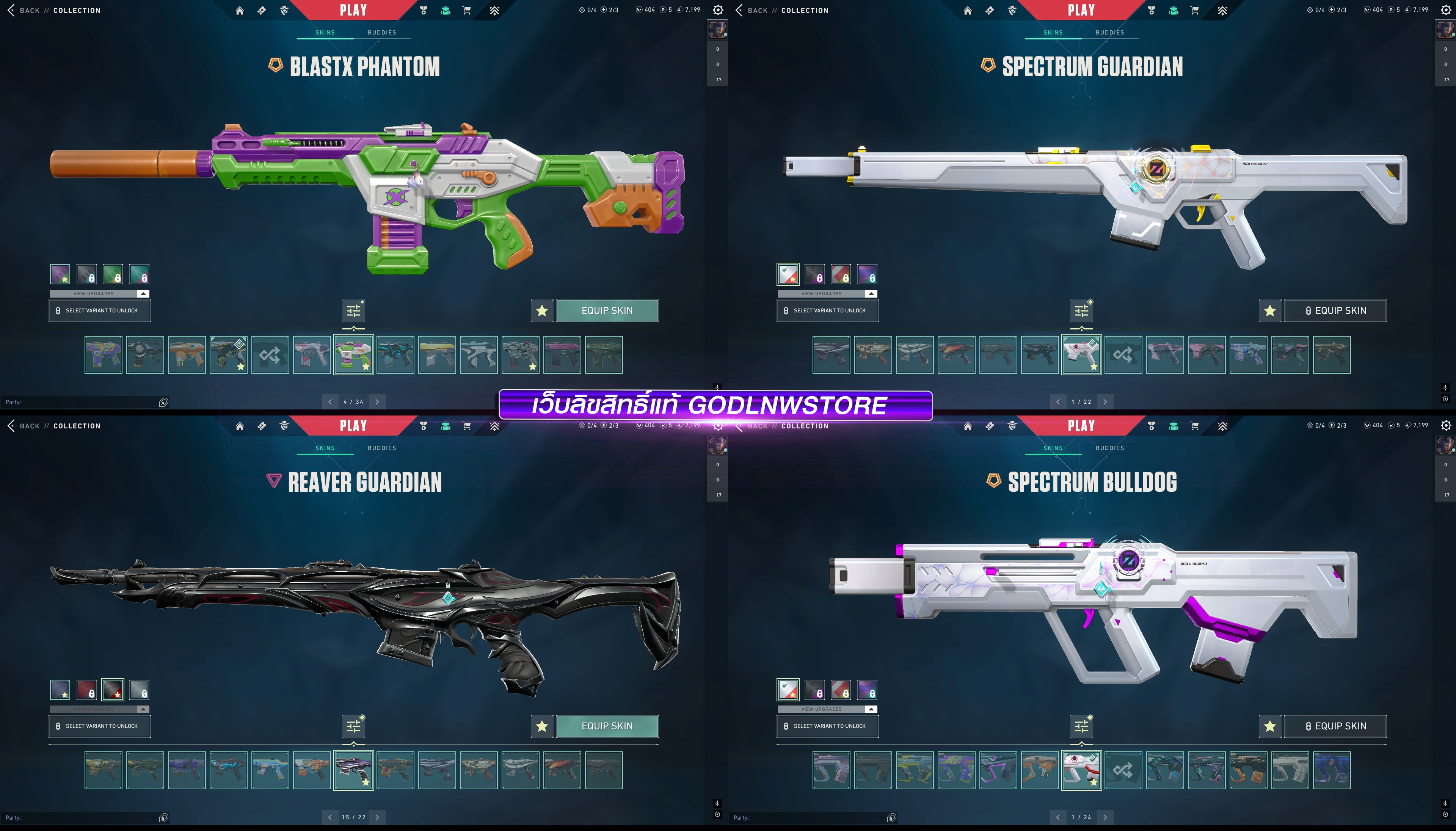Favorite the BlastX Phantom with the star button

click(542, 310)
